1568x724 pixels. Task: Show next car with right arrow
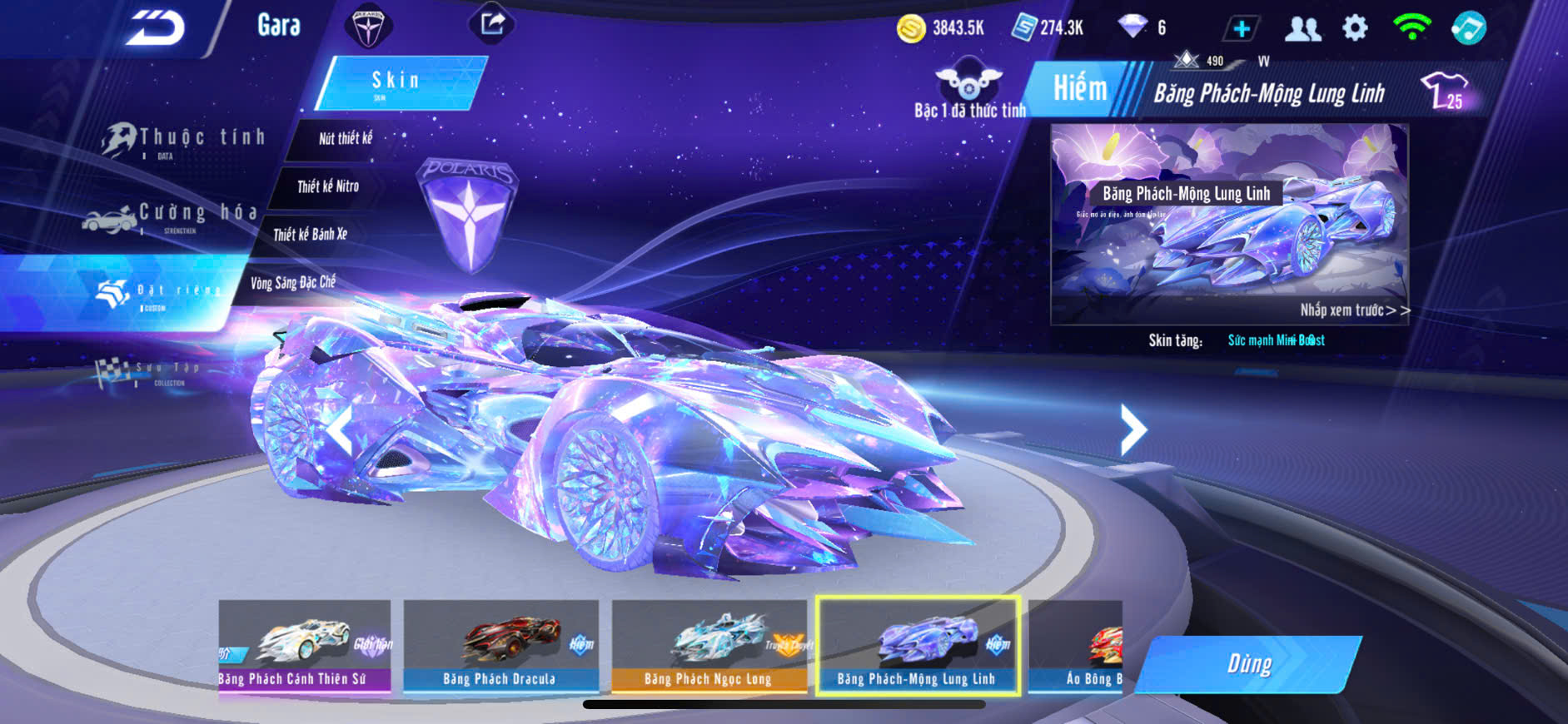[x=1132, y=429]
